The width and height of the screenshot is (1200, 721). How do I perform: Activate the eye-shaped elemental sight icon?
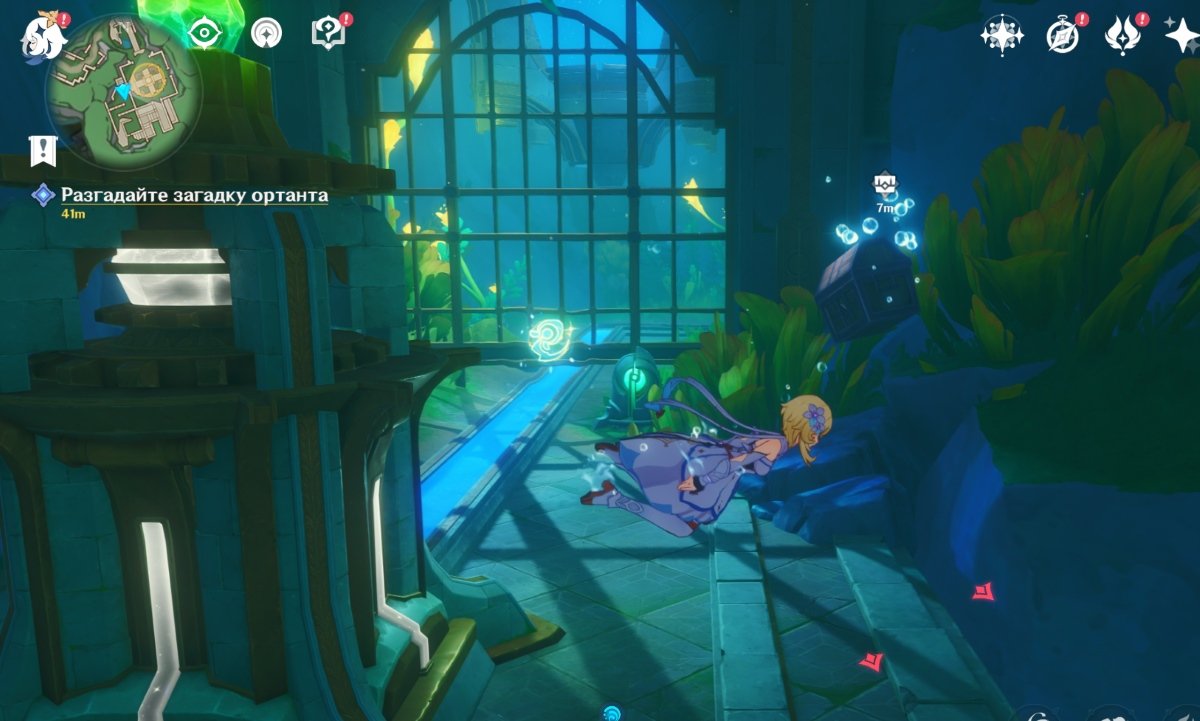click(x=204, y=34)
